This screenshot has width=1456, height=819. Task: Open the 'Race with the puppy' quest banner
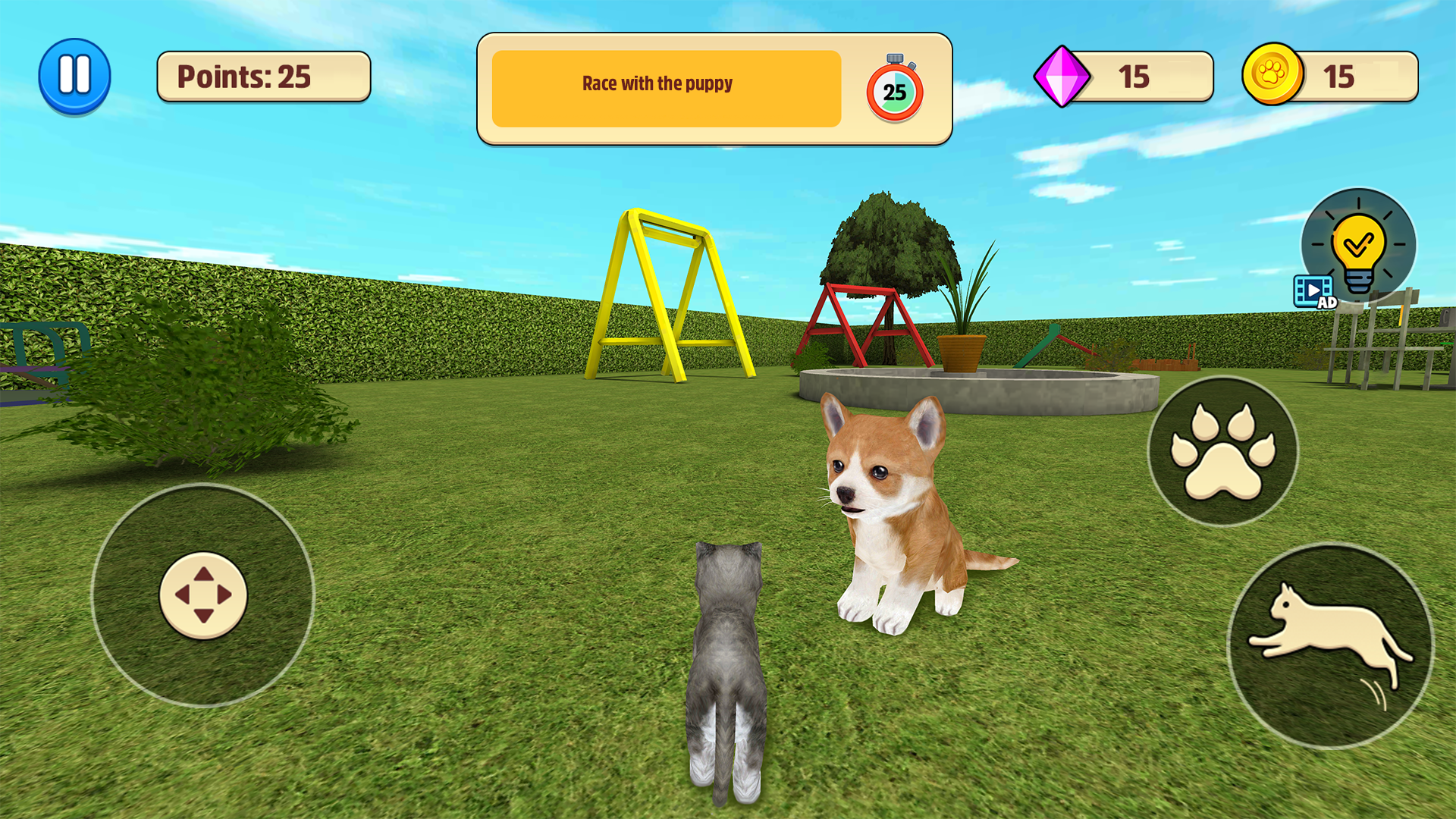666,85
